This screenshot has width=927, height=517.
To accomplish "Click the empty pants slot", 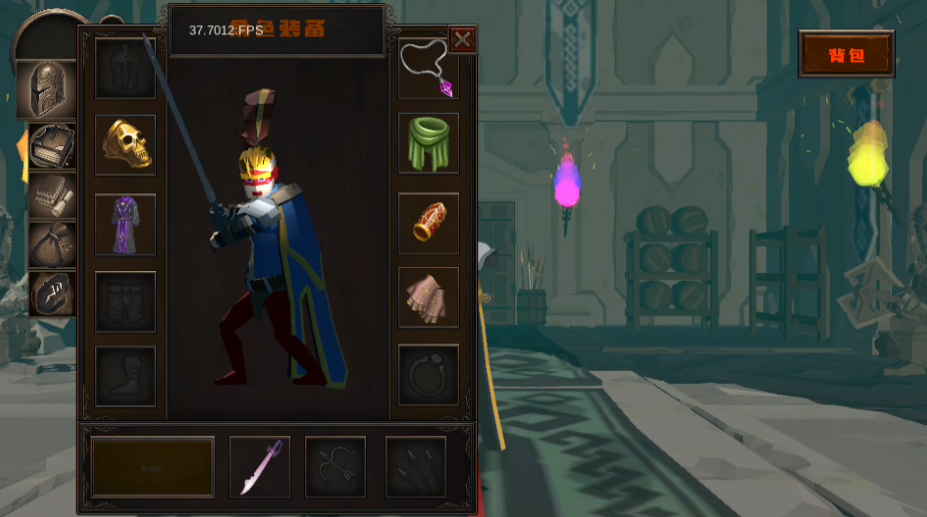I will tap(126, 301).
